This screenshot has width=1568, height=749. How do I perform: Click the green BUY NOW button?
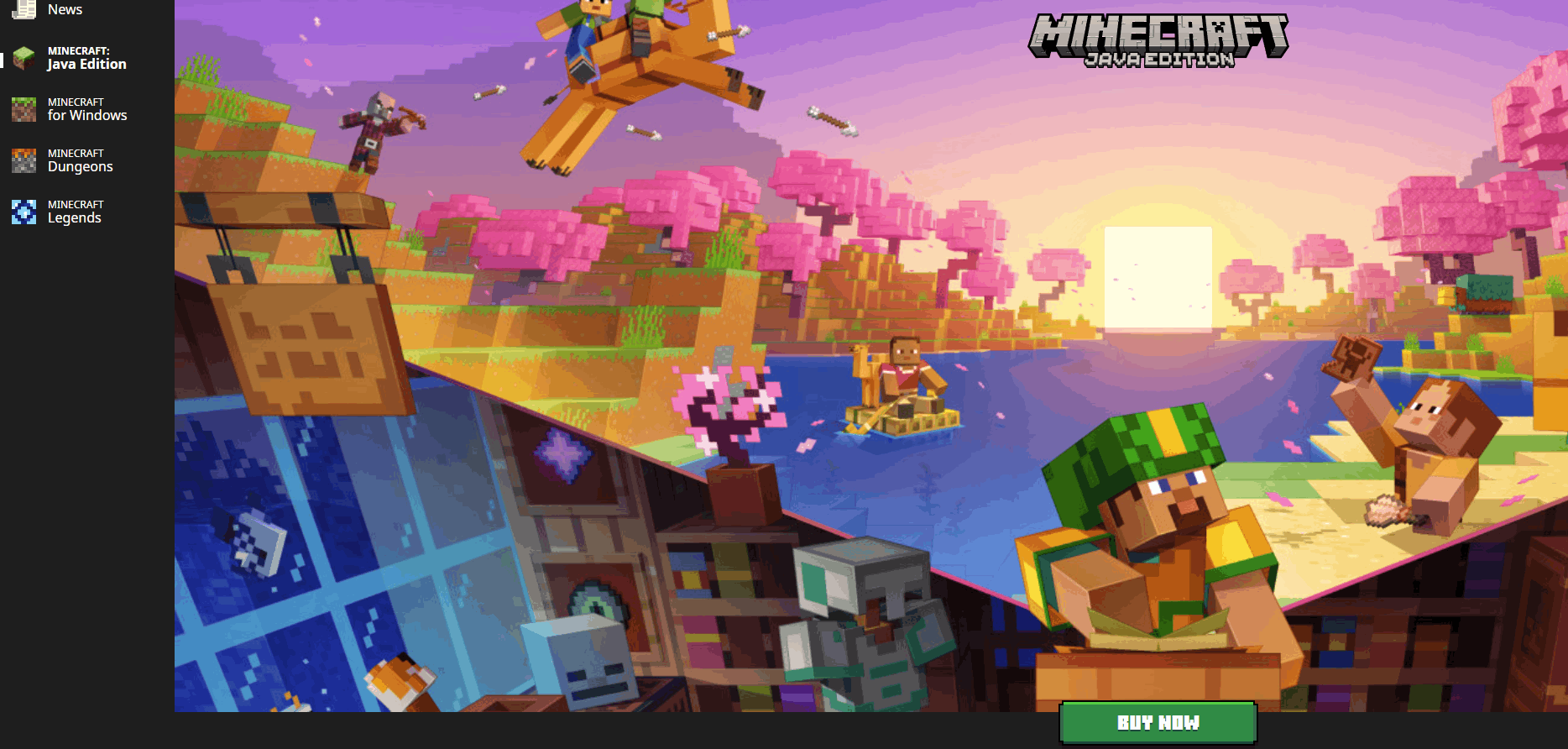(x=1158, y=721)
